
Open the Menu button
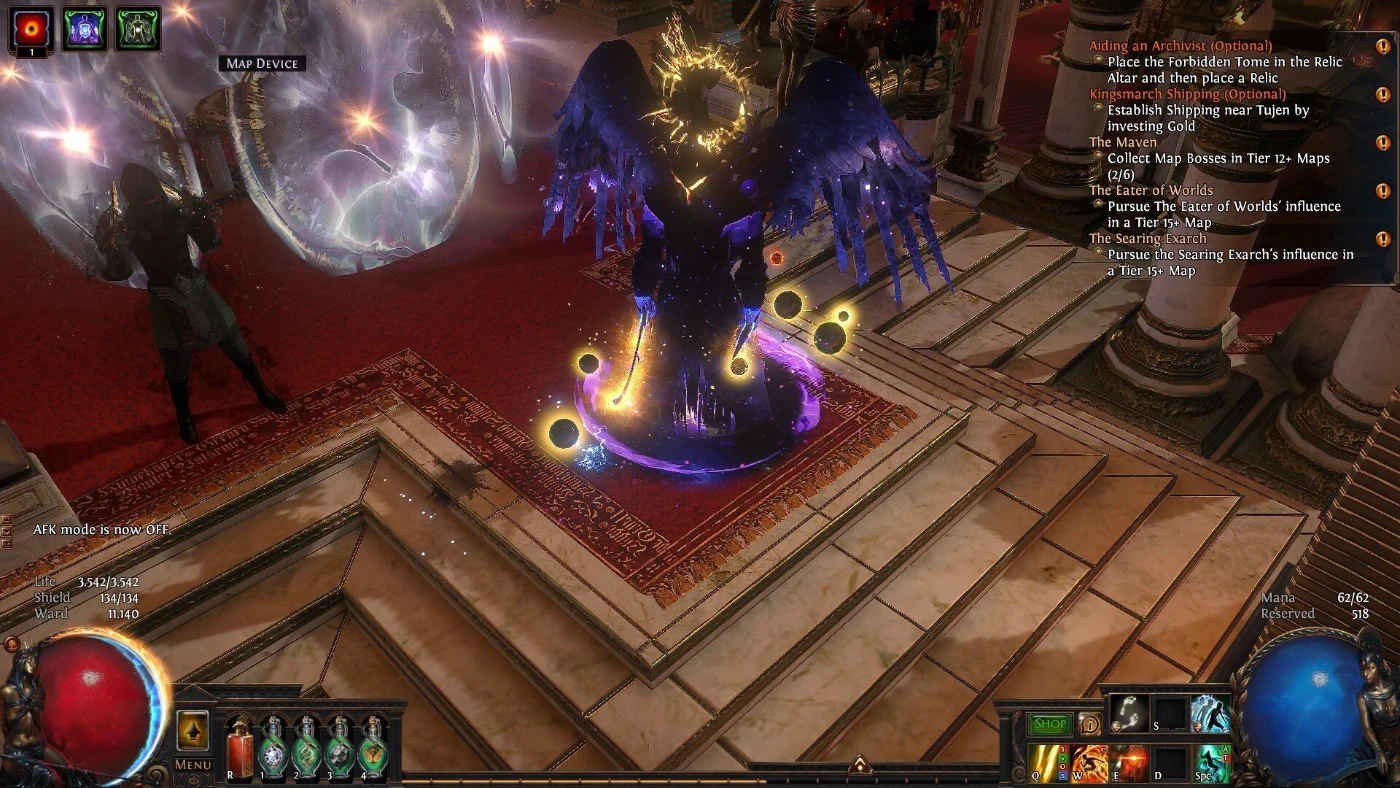[x=193, y=765]
